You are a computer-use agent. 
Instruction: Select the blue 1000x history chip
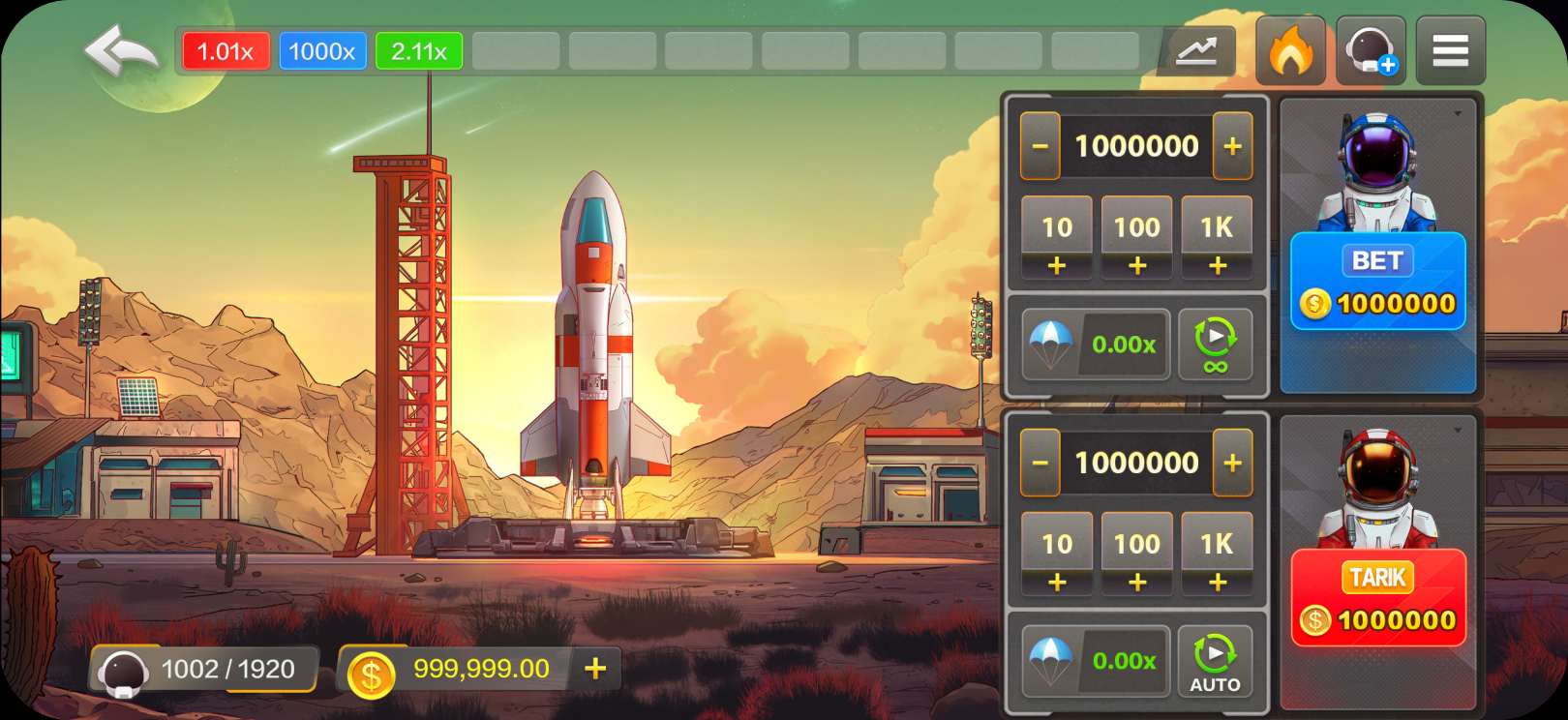pos(322,51)
